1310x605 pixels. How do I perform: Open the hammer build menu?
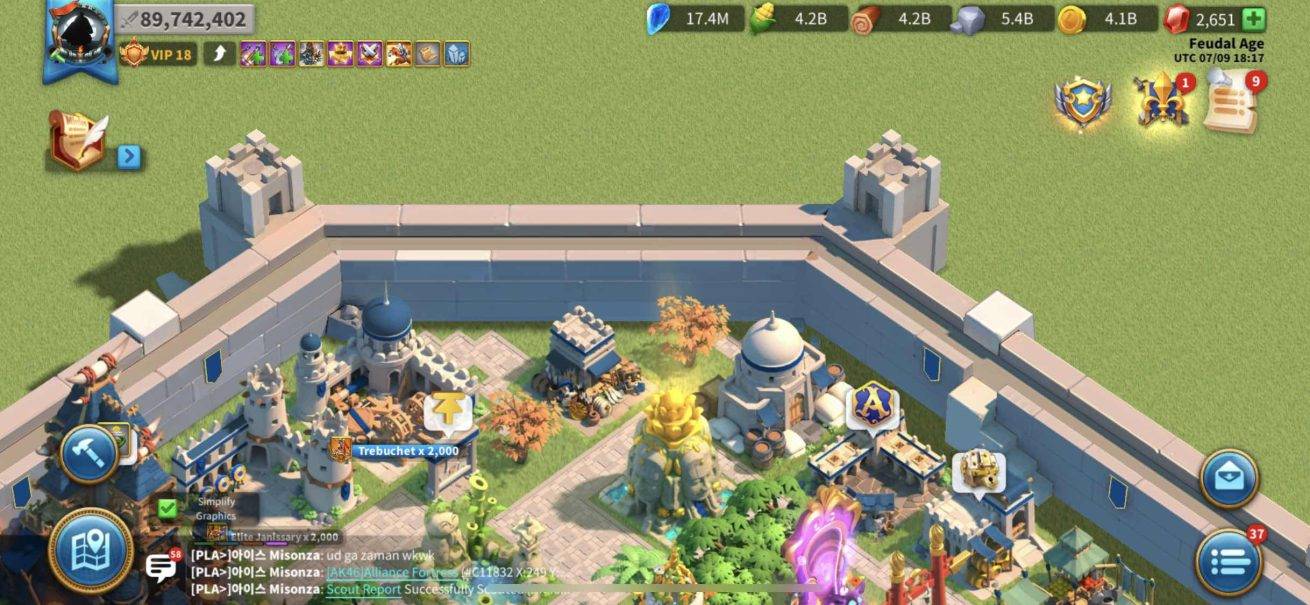tap(90, 455)
